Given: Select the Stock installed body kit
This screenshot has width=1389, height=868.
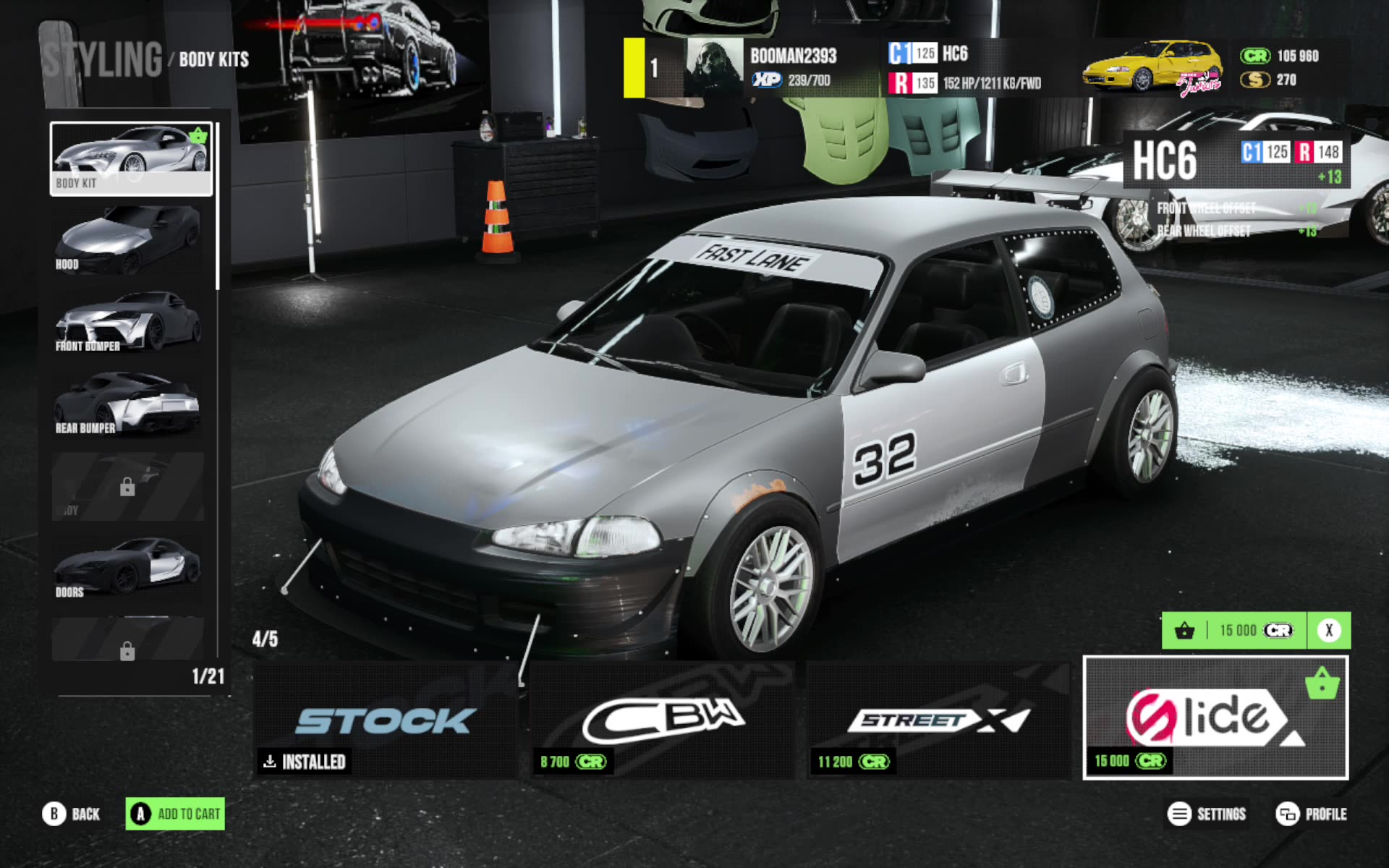Looking at the screenshot, I should point(386,720).
